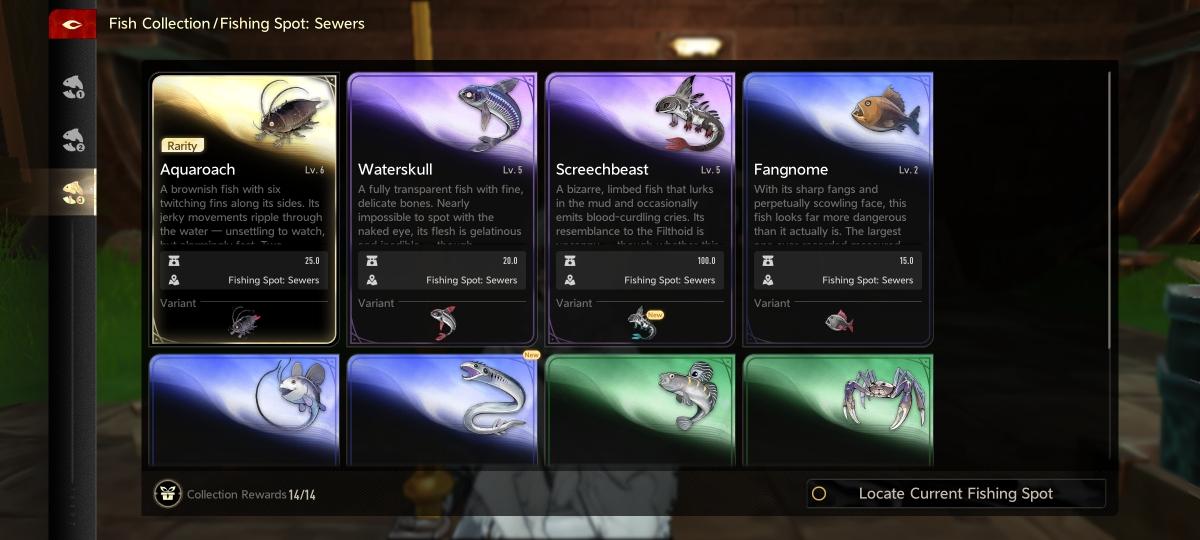1200x540 pixels.
Task: Click the back button in the header
Action: 72,23
